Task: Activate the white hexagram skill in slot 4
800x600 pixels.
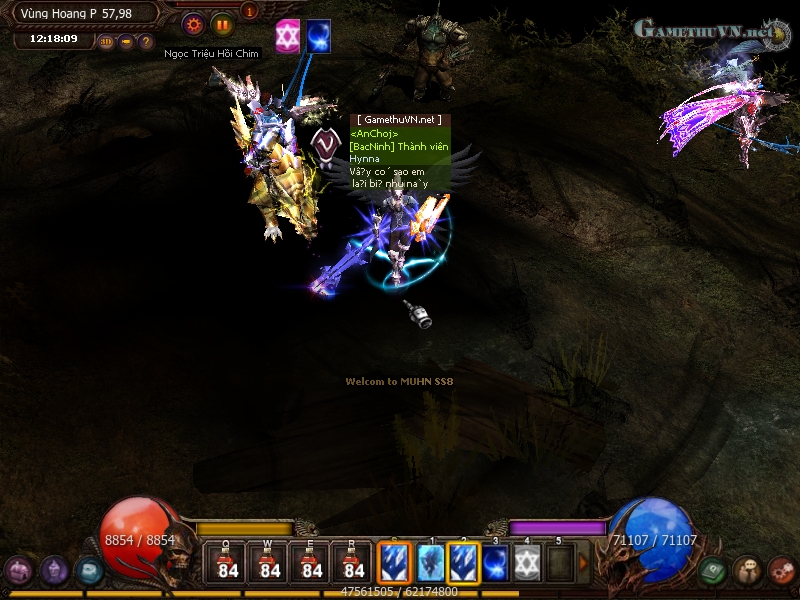Action: tap(528, 563)
